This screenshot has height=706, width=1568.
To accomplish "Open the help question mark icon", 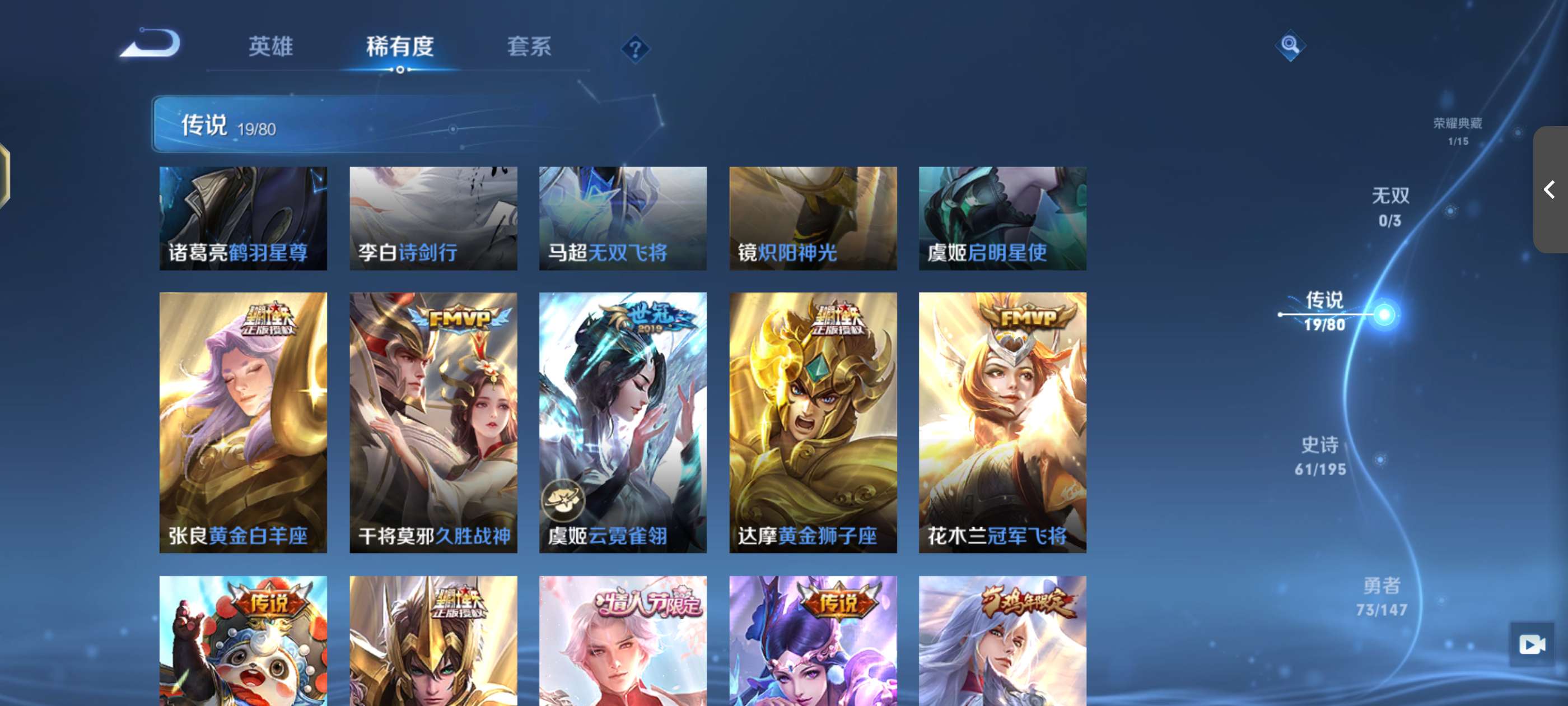I will pos(636,50).
